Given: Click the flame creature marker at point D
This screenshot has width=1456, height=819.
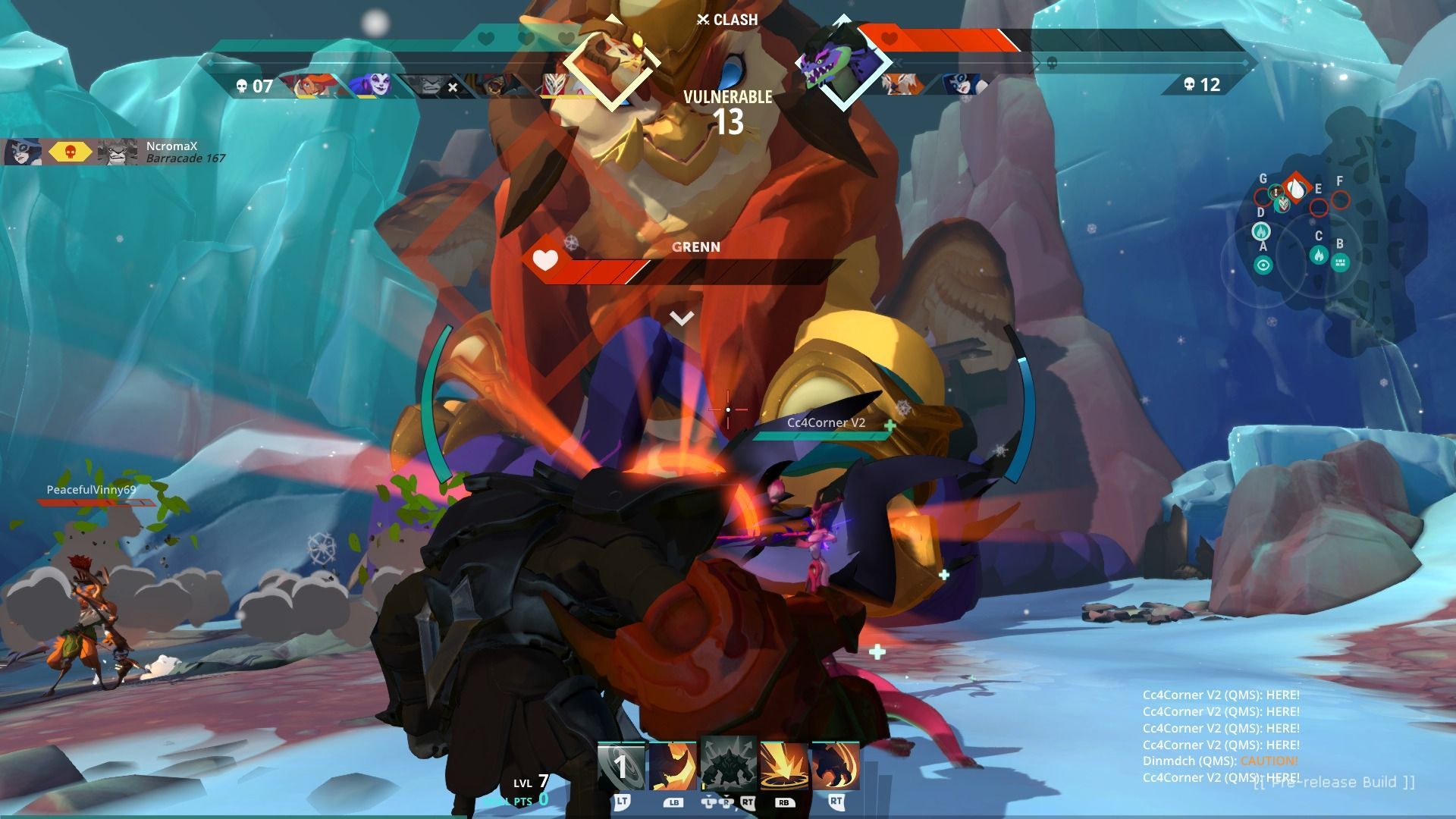Looking at the screenshot, I should coord(1261,231).
